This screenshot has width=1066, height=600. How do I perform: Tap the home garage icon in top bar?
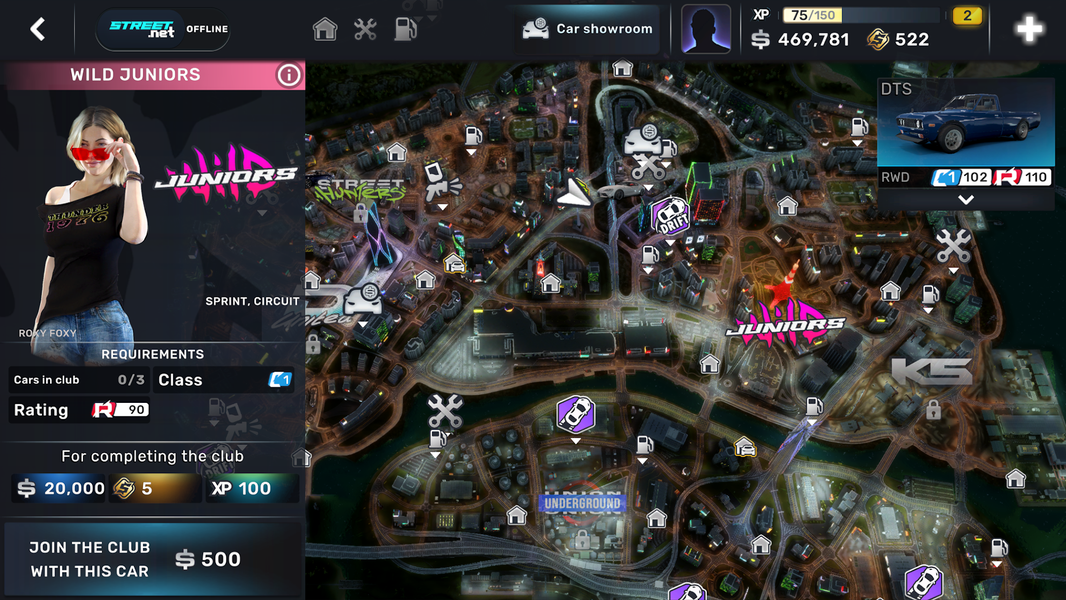325,29
